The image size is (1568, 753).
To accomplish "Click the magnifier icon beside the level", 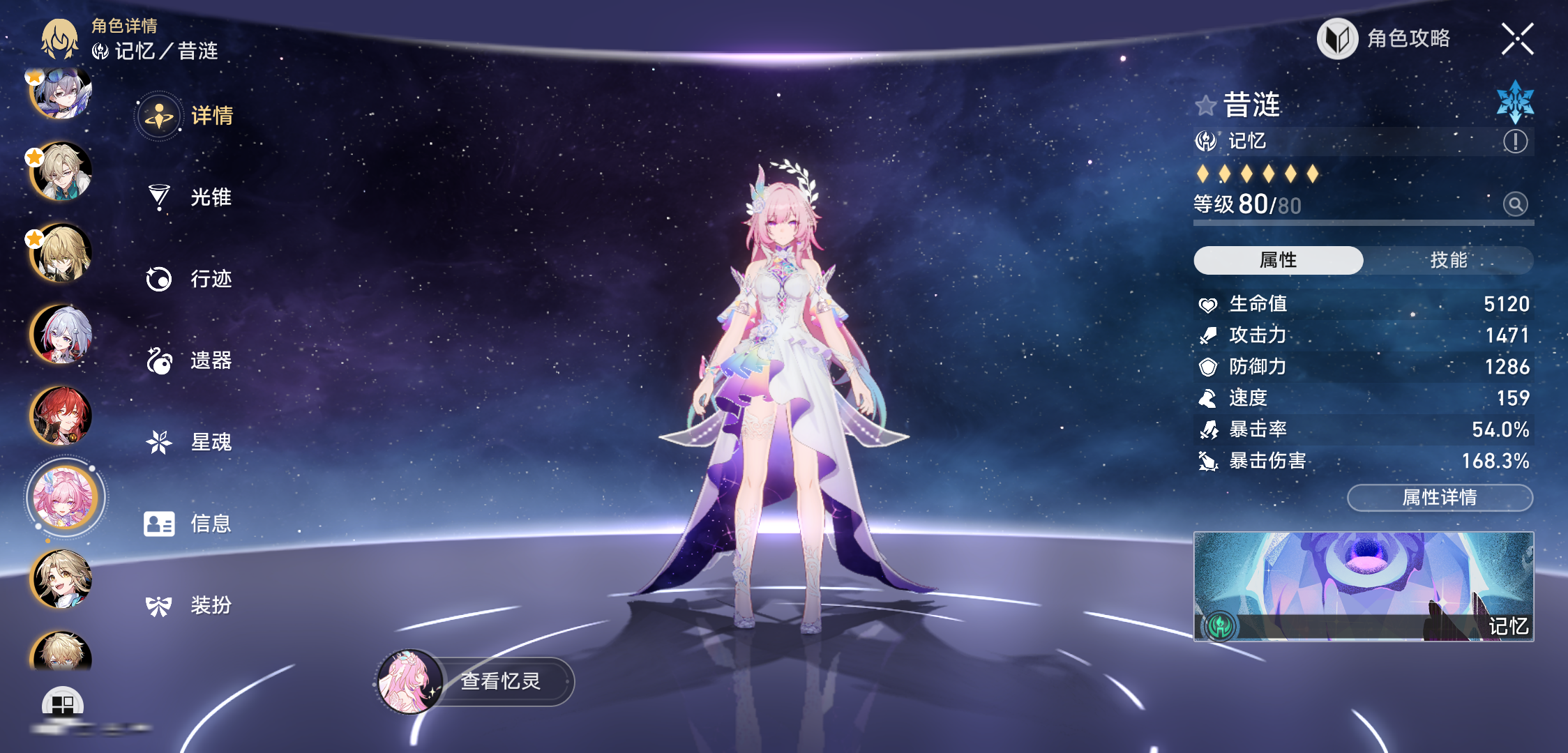I will 1515,204.
